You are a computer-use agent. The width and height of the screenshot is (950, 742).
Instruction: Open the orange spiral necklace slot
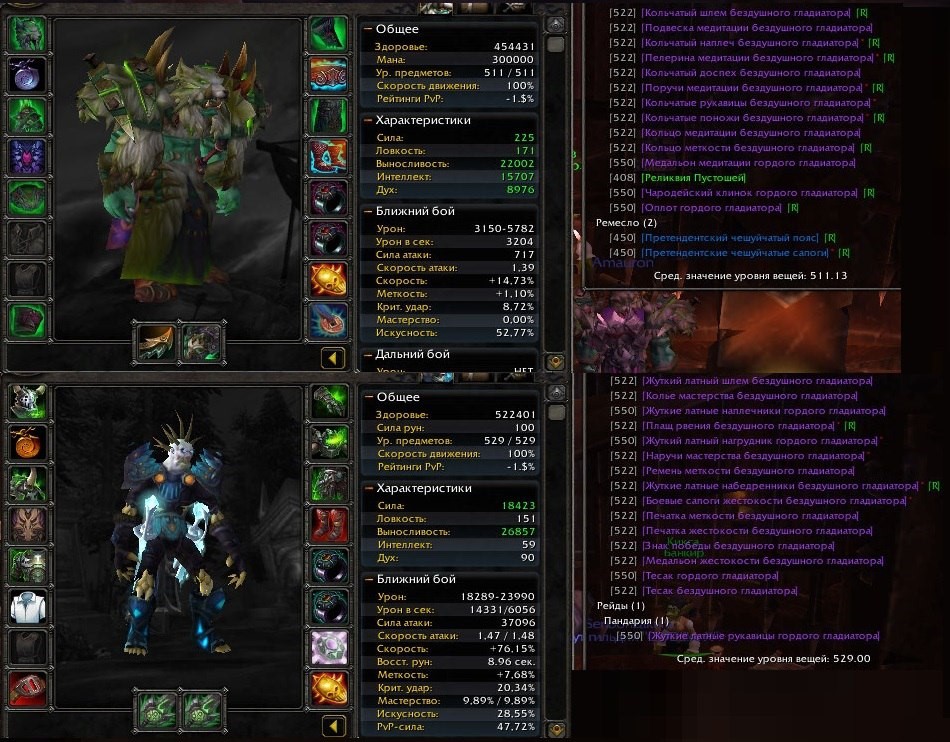29,442
